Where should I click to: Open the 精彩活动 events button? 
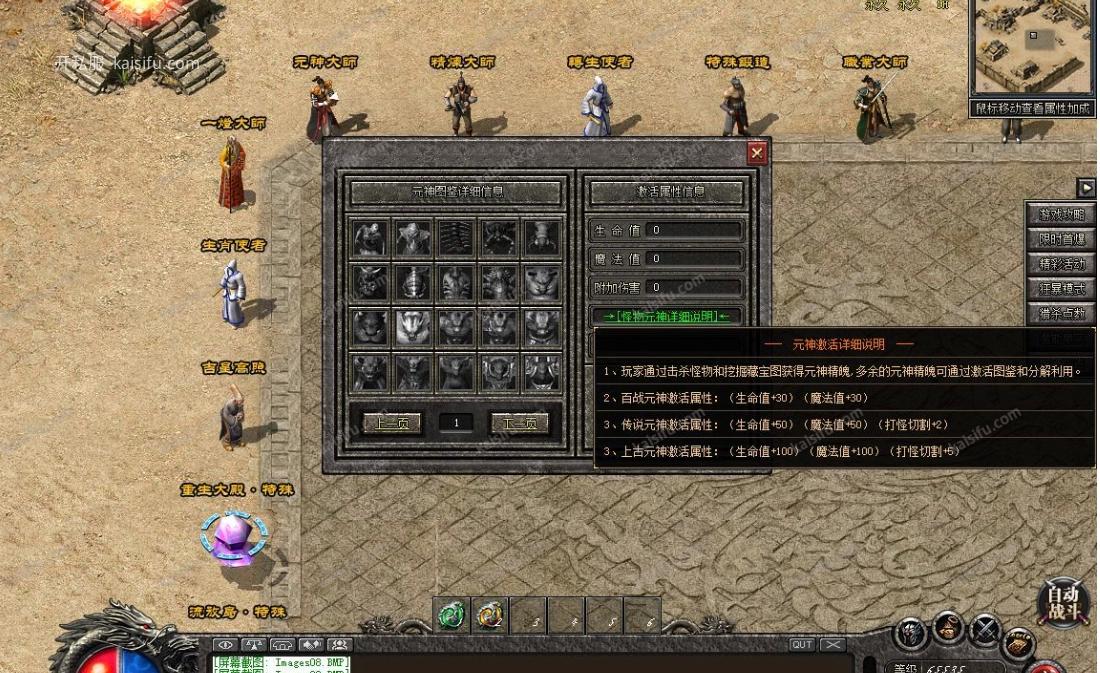pyautogui.click(x=1060, y=265)
